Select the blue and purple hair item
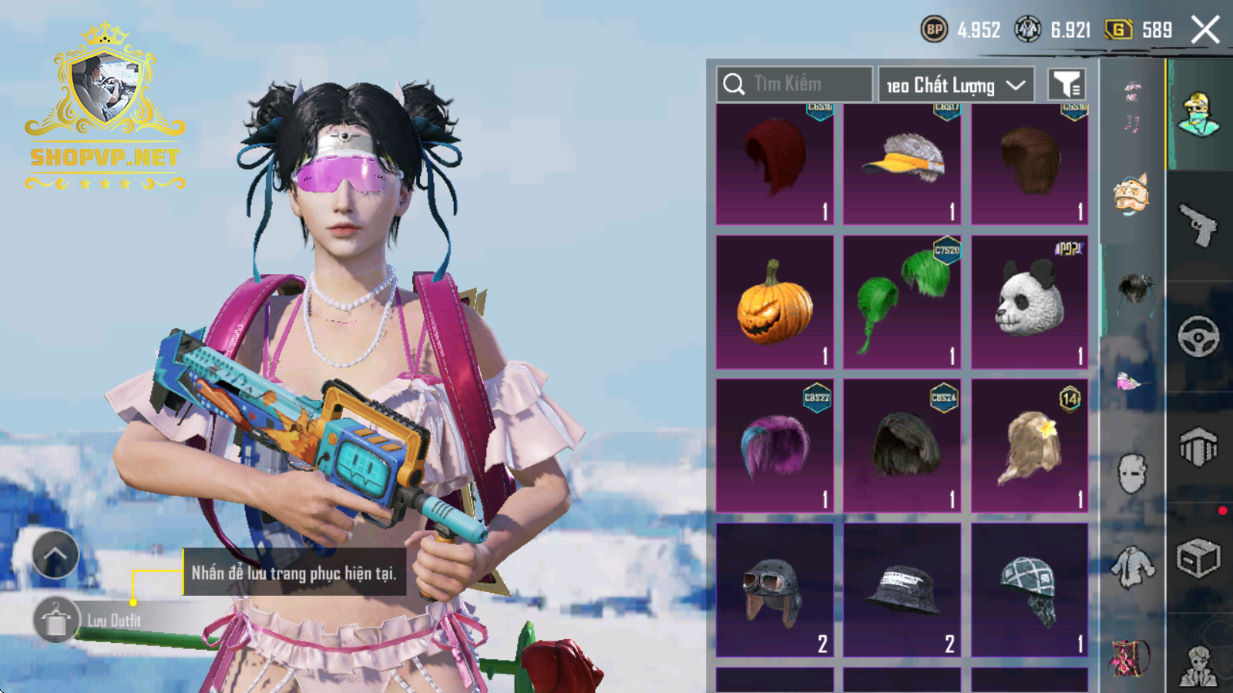Viewport: 1233px width, 693px height. tap(775, 445)
